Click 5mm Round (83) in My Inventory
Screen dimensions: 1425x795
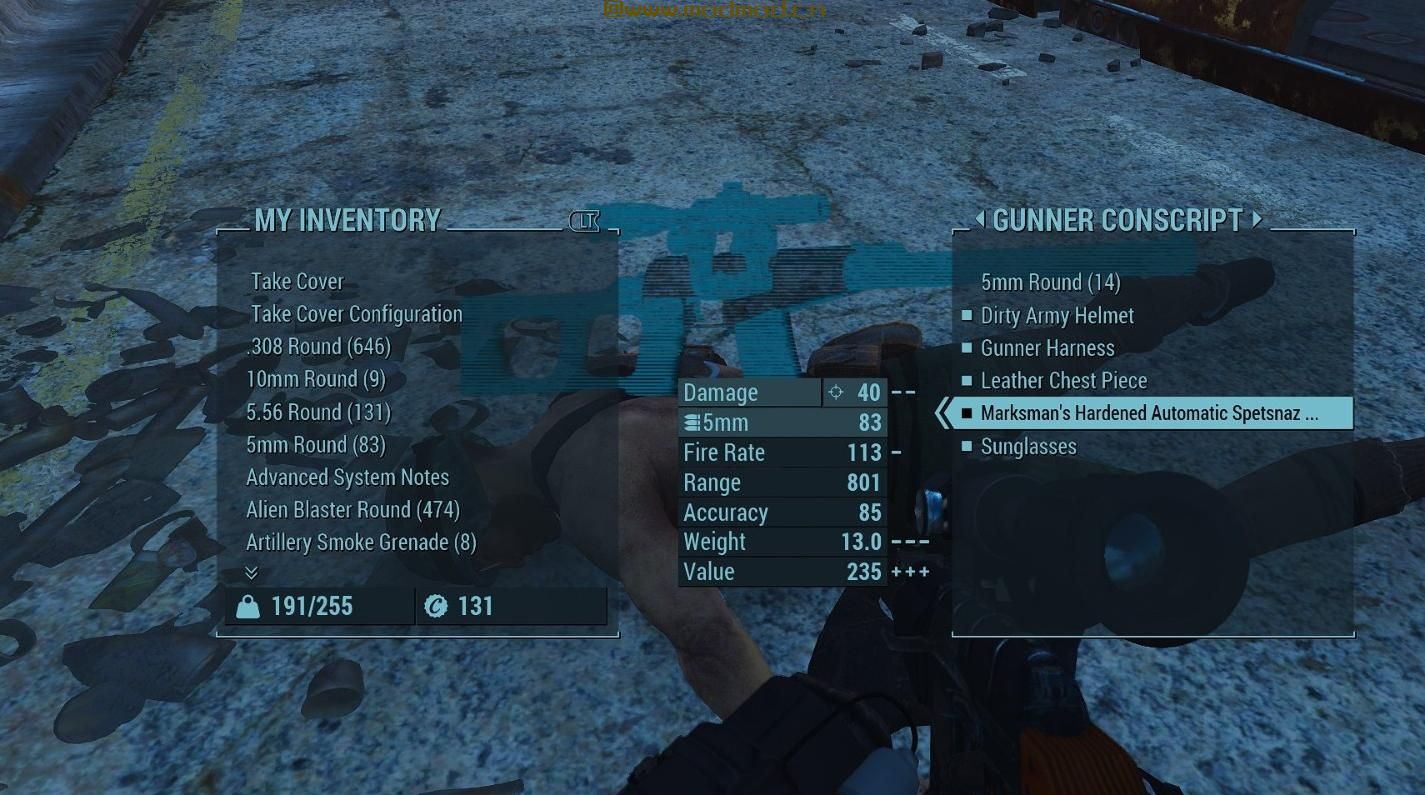coord(315,445)
